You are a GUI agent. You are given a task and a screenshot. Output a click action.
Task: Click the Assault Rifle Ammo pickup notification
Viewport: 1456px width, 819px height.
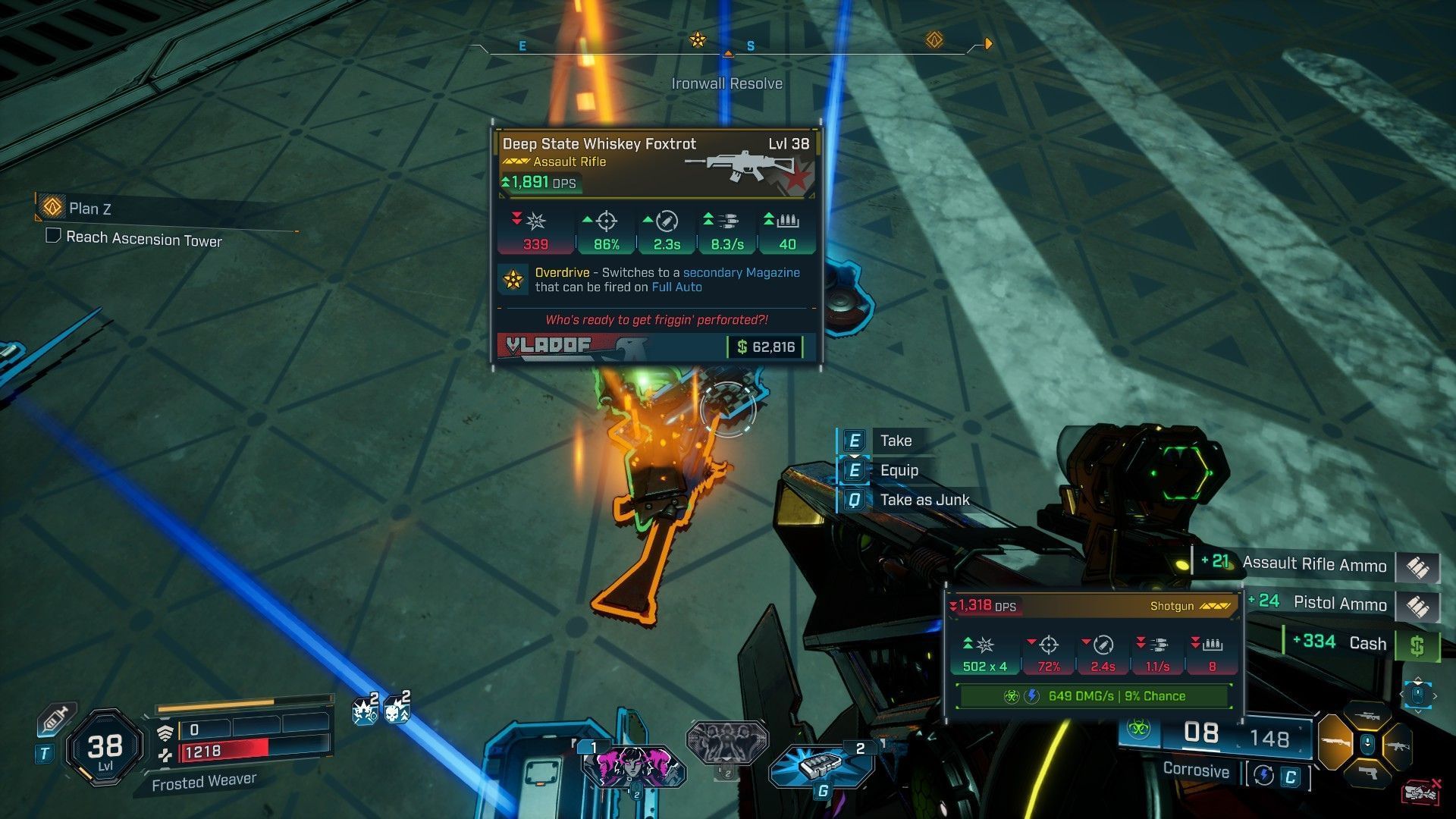pos(1314,564)
